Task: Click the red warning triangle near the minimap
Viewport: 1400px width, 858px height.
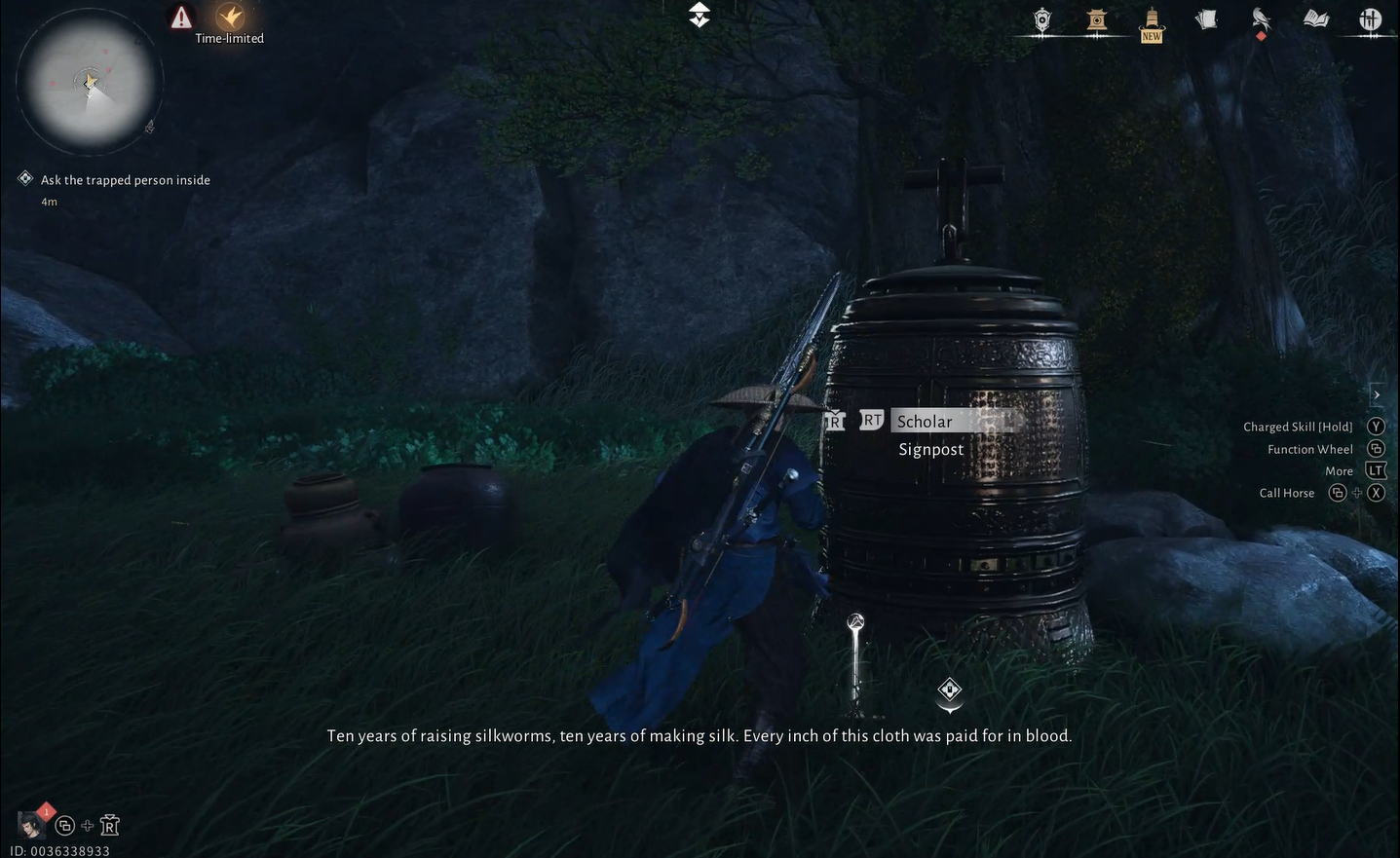Action: (181, 16)
